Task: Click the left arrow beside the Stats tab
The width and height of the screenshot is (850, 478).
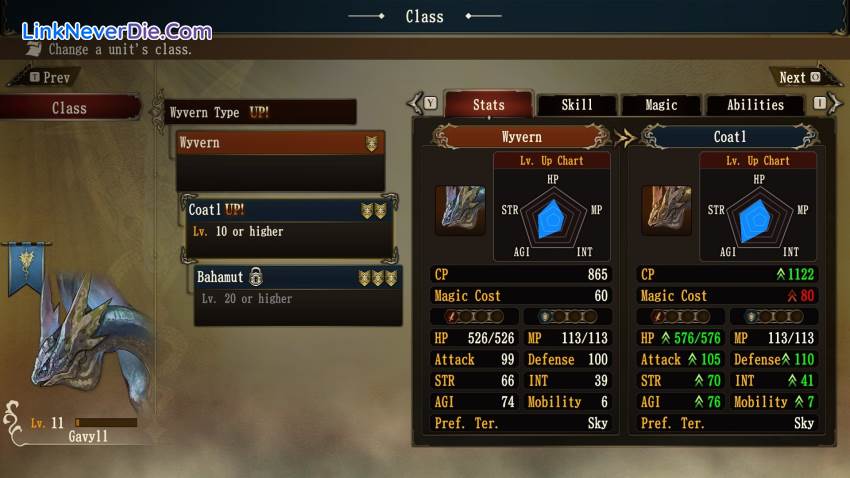Action: [415, 103]
